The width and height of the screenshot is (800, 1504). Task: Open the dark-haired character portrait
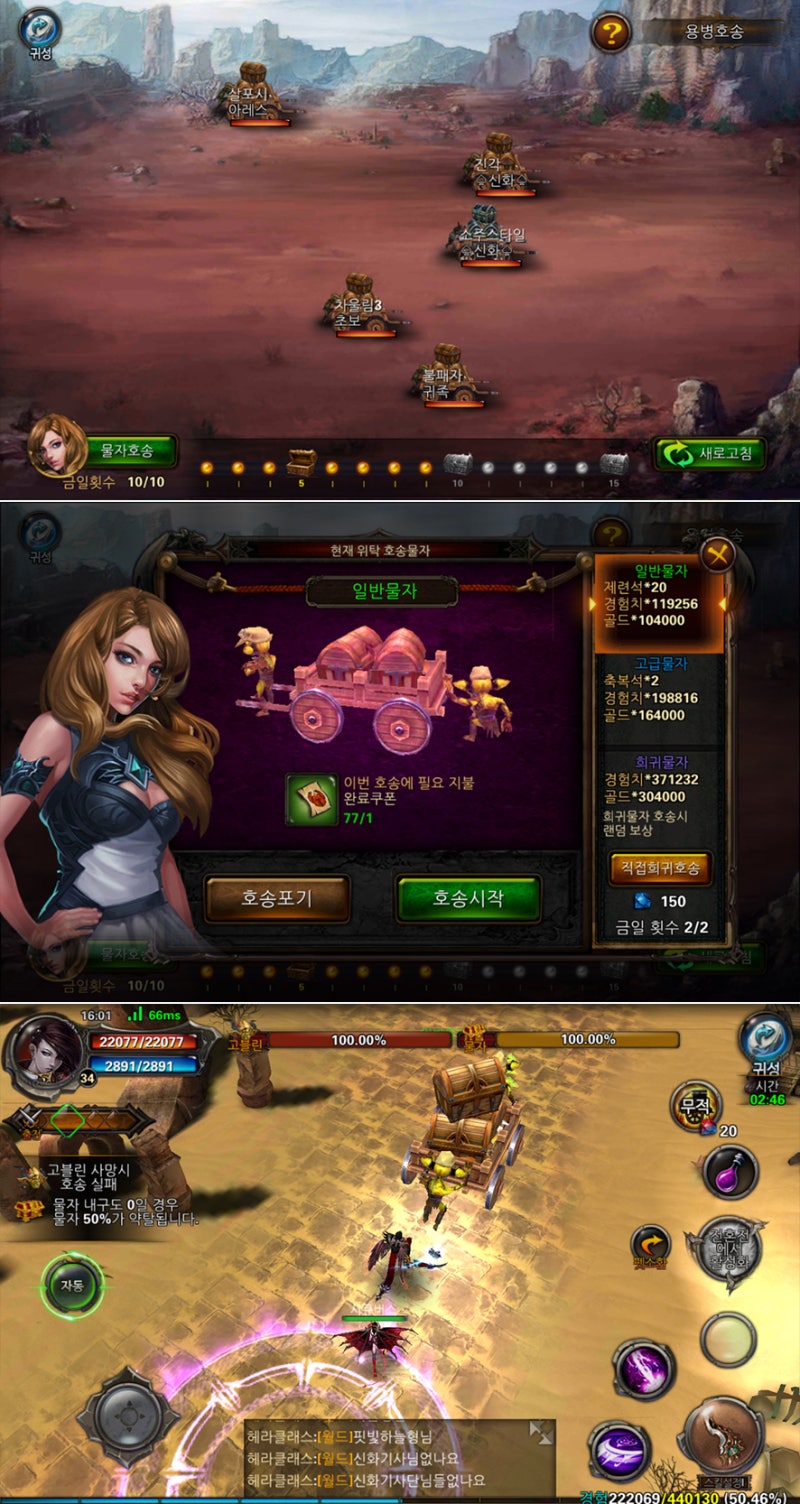(46, 1051)
